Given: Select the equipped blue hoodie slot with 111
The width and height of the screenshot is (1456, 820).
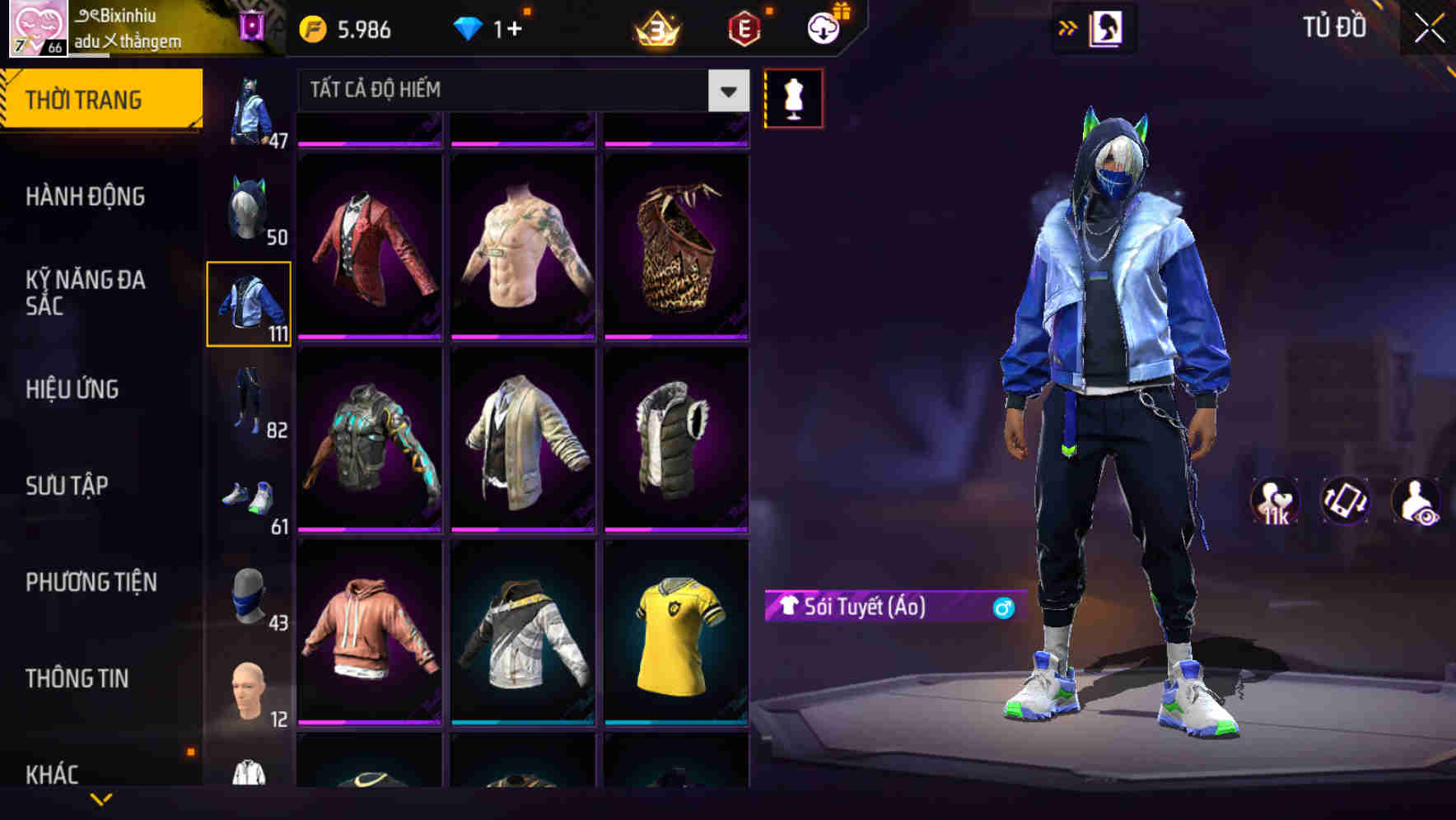Looking at the screenshot, I should coord(250,304).
